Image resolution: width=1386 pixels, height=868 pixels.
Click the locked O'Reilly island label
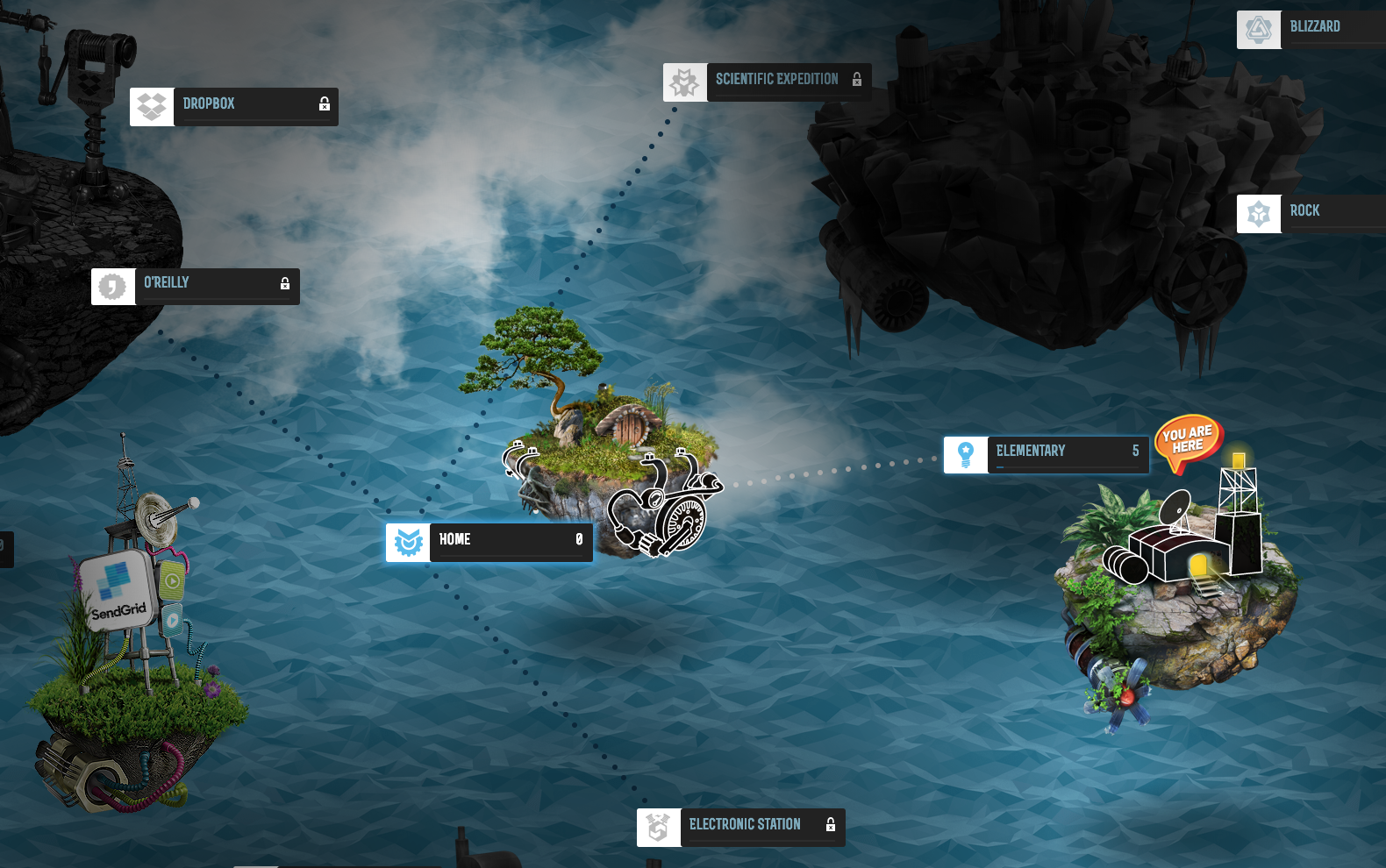pos(196,286)
